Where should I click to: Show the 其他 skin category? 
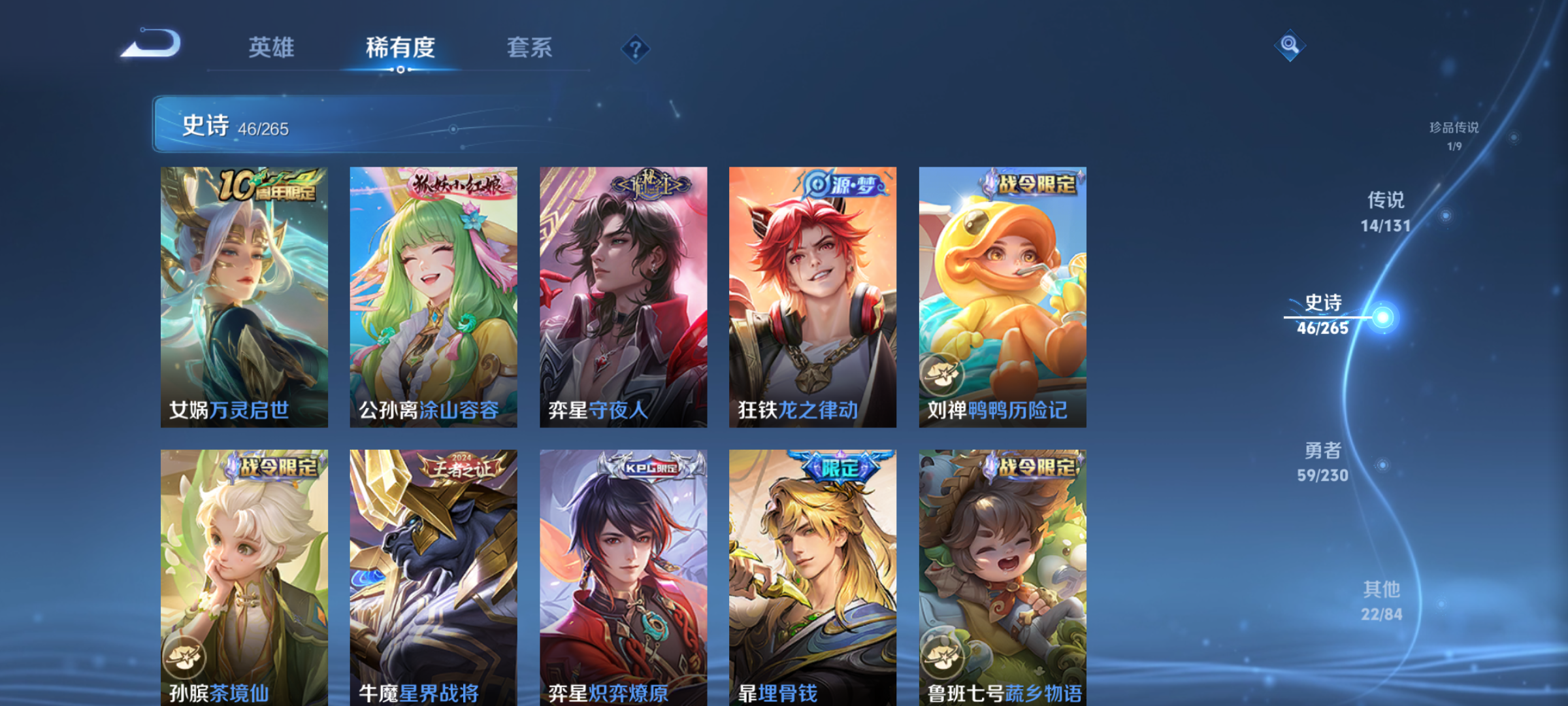pos(1382,601)
